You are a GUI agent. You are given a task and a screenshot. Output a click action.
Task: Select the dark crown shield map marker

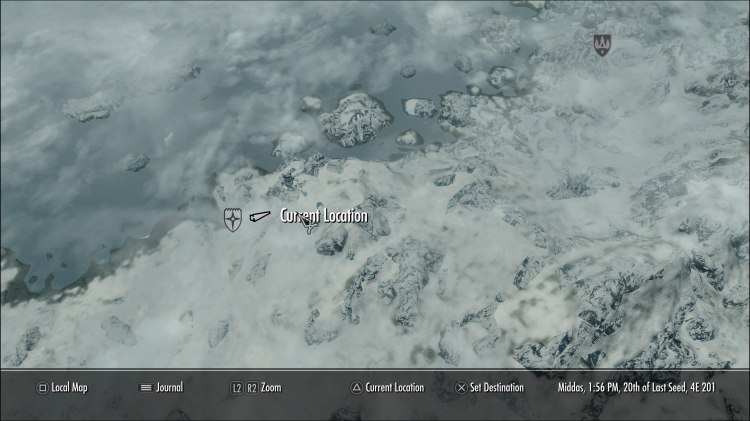coord(601,44)
